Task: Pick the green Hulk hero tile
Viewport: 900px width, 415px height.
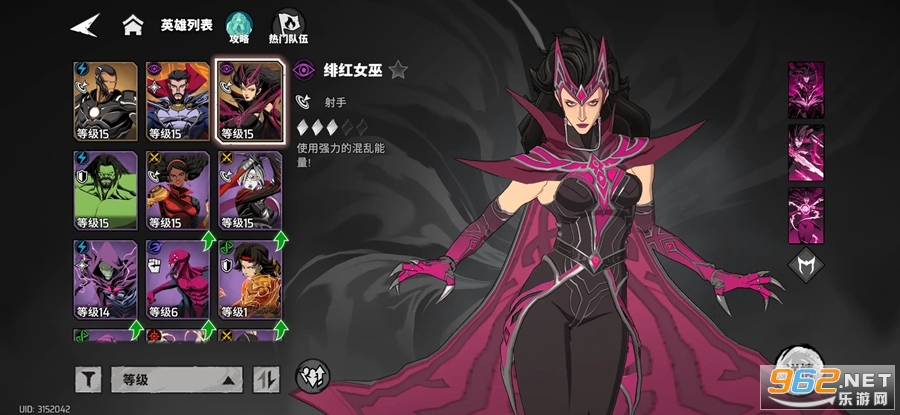Action: click(x=104, y=190)
